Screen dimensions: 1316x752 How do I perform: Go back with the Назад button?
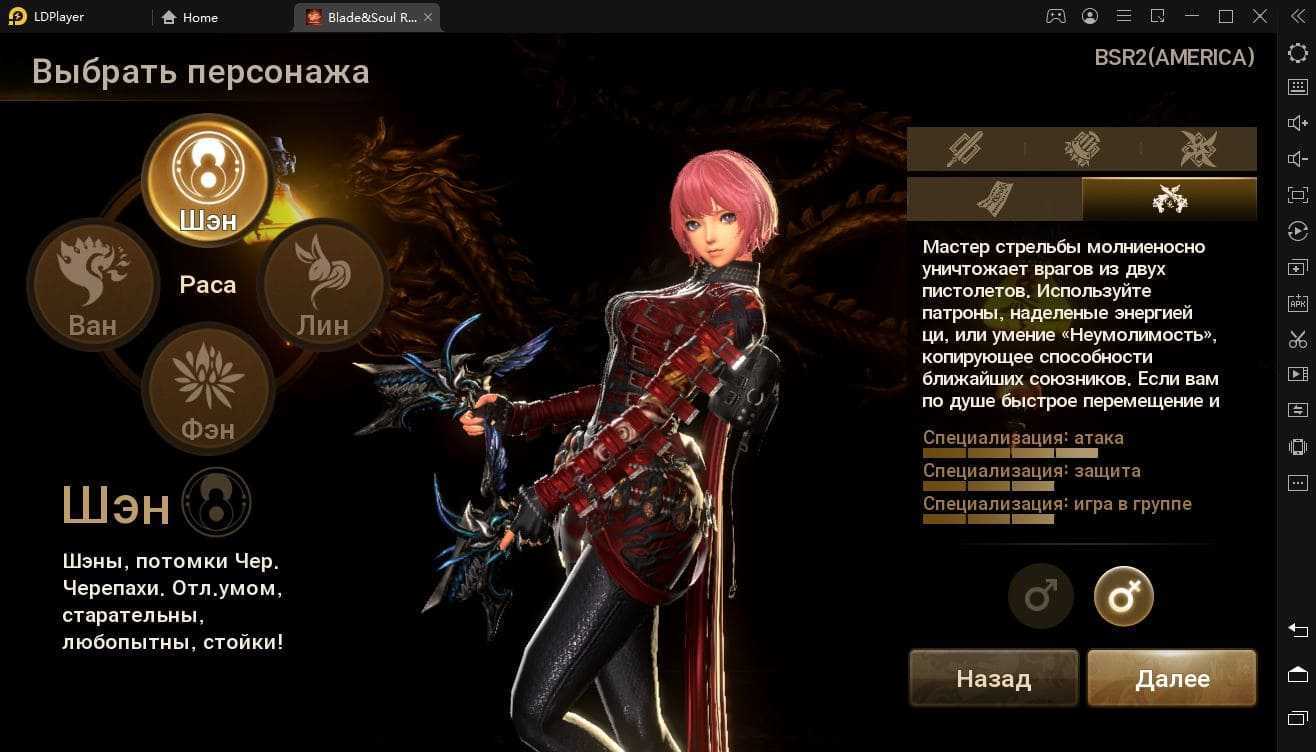993,679
